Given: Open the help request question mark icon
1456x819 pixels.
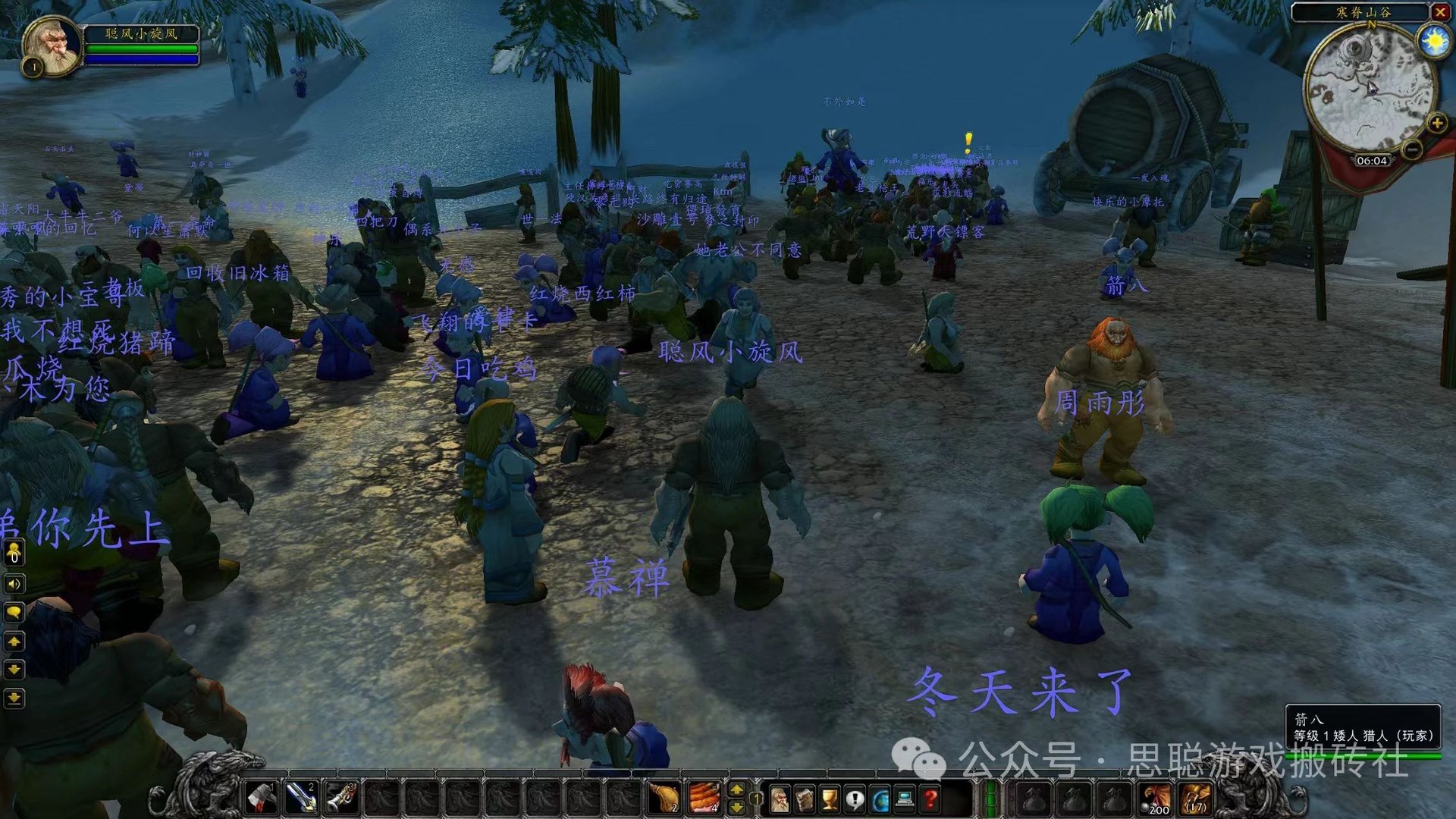Looking at the screenshot, I should pyautogui.click(x=930, y=798).
